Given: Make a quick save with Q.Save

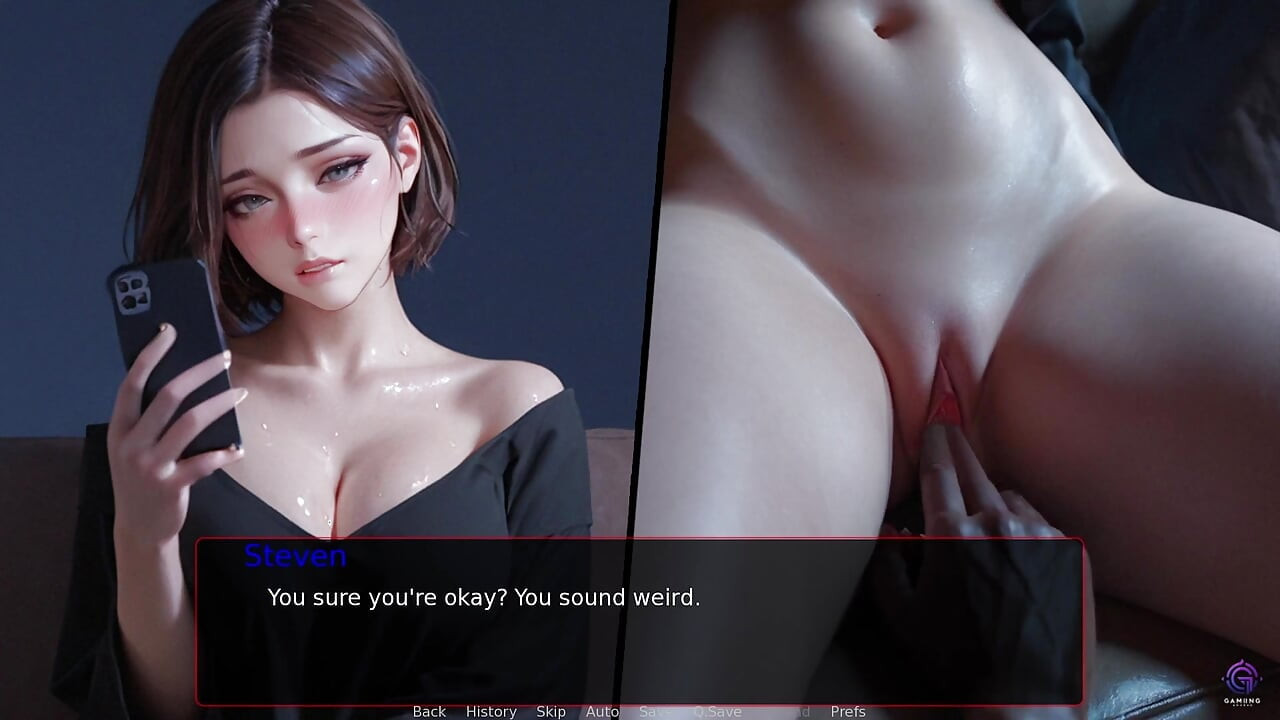Looking at the screenshot, I should [717, 711].
